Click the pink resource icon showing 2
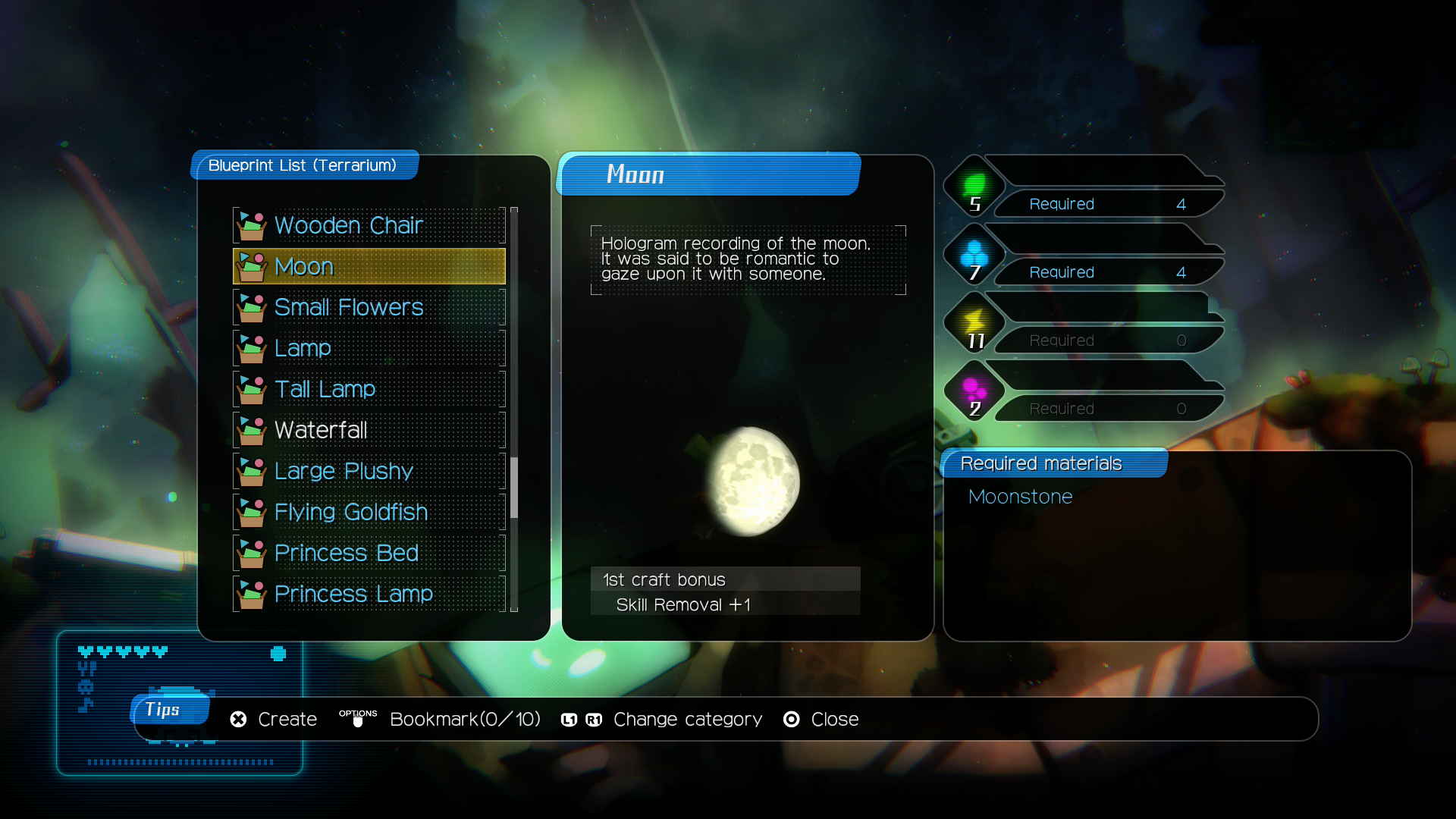This screenshot has height=819, width=1456. click(x=974, y=391)
